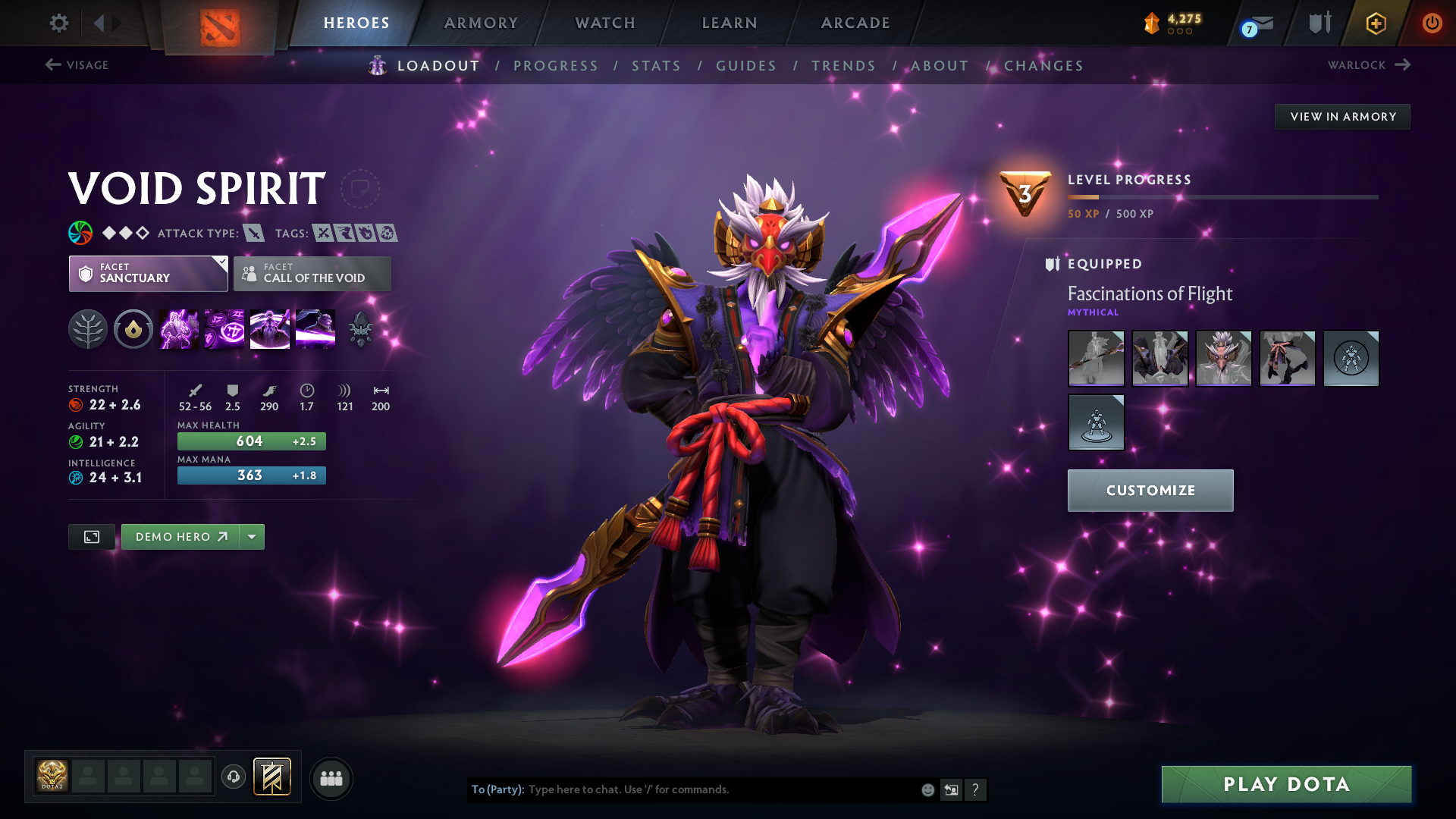Toggle the fullscreen preview icon near Demo Hero
The image size is (1456, 819).
point(91,536)
